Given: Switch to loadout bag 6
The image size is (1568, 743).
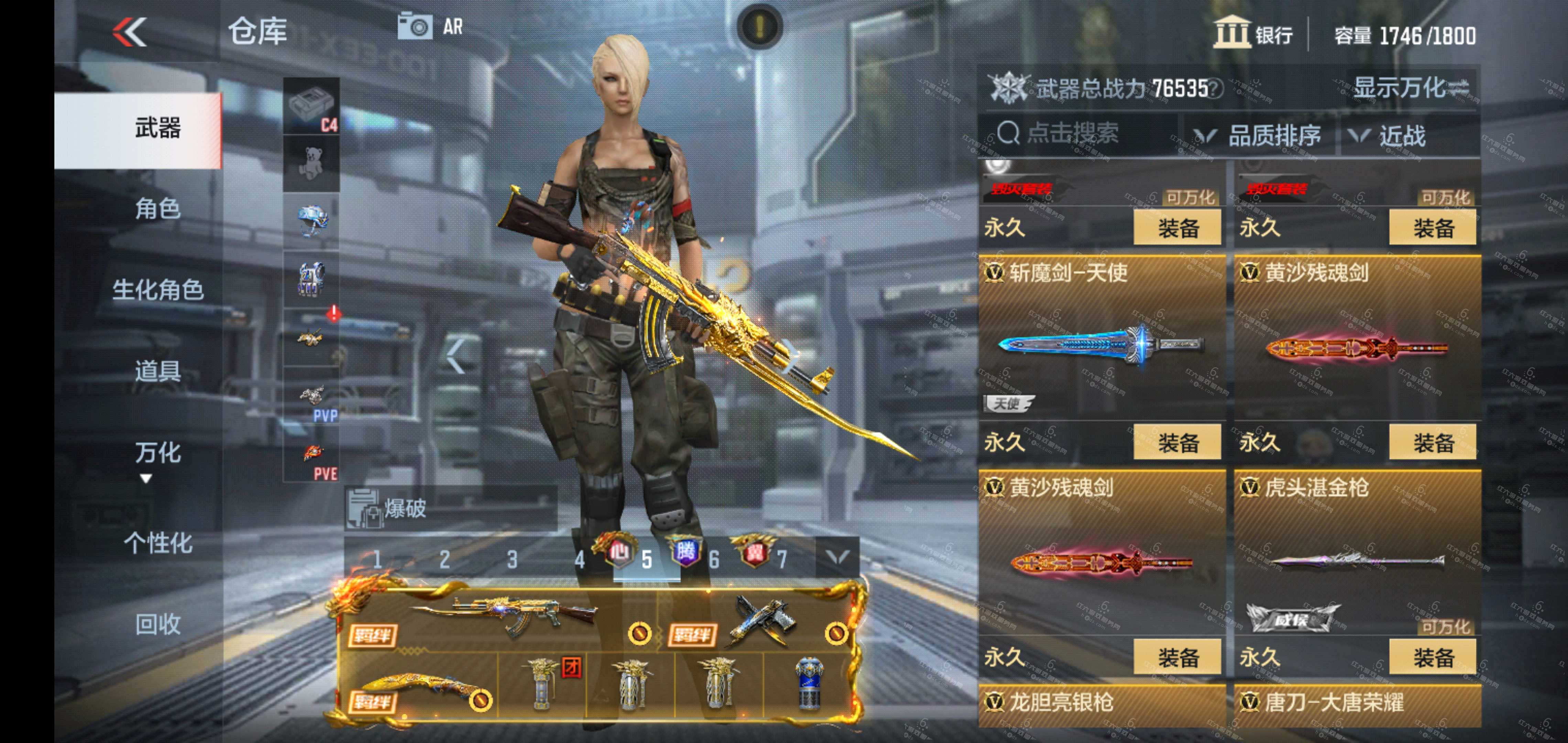Looking at the screenshot, I should [x=713, y=559].
